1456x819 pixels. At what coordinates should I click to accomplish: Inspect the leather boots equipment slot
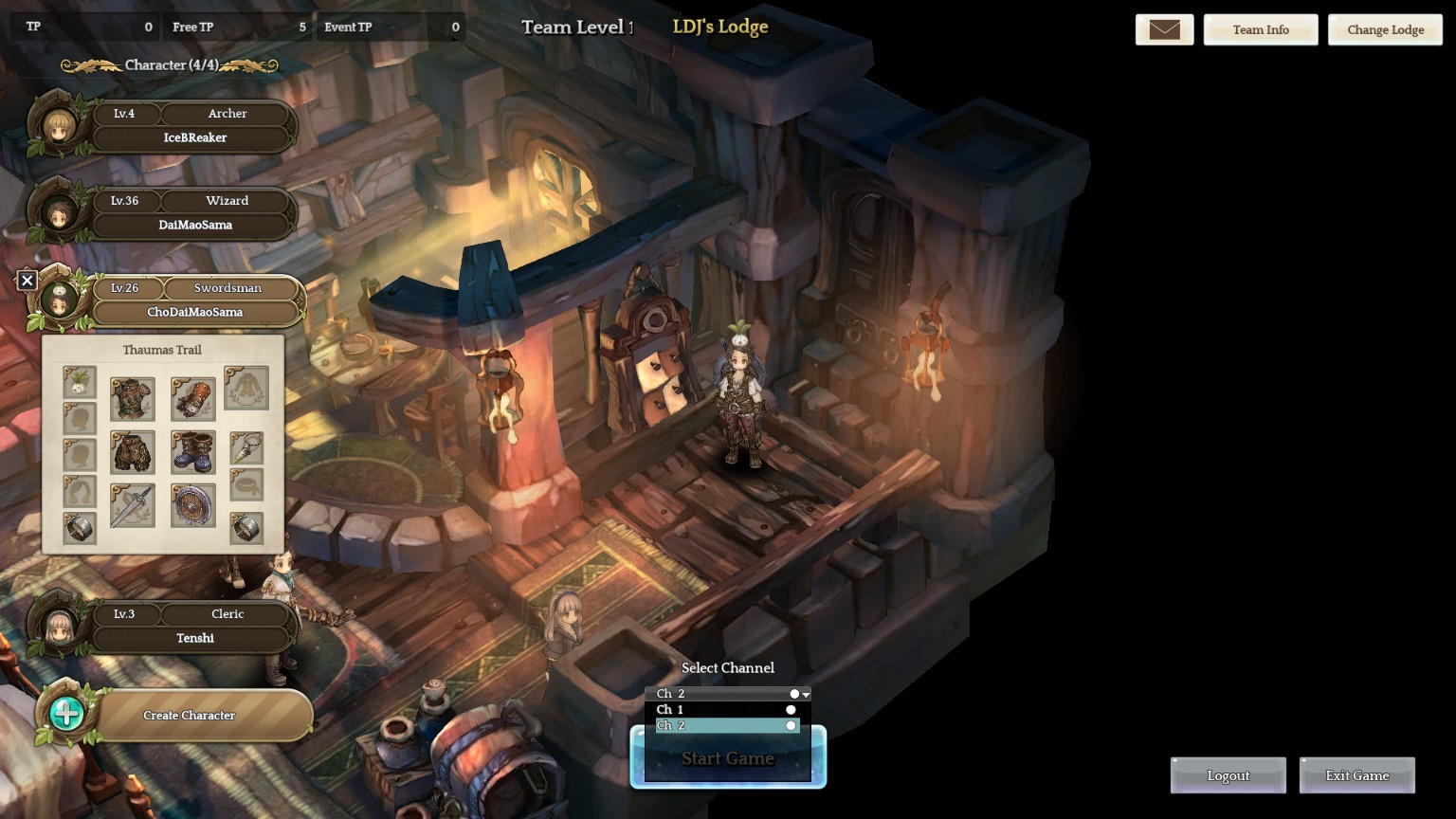pos(193,452)
